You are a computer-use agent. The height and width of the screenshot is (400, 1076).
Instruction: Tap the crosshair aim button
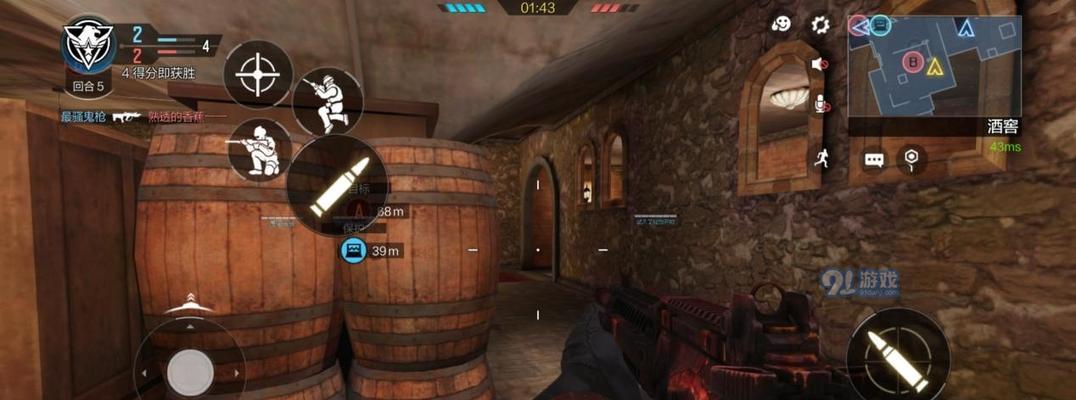tap(258, 73)
